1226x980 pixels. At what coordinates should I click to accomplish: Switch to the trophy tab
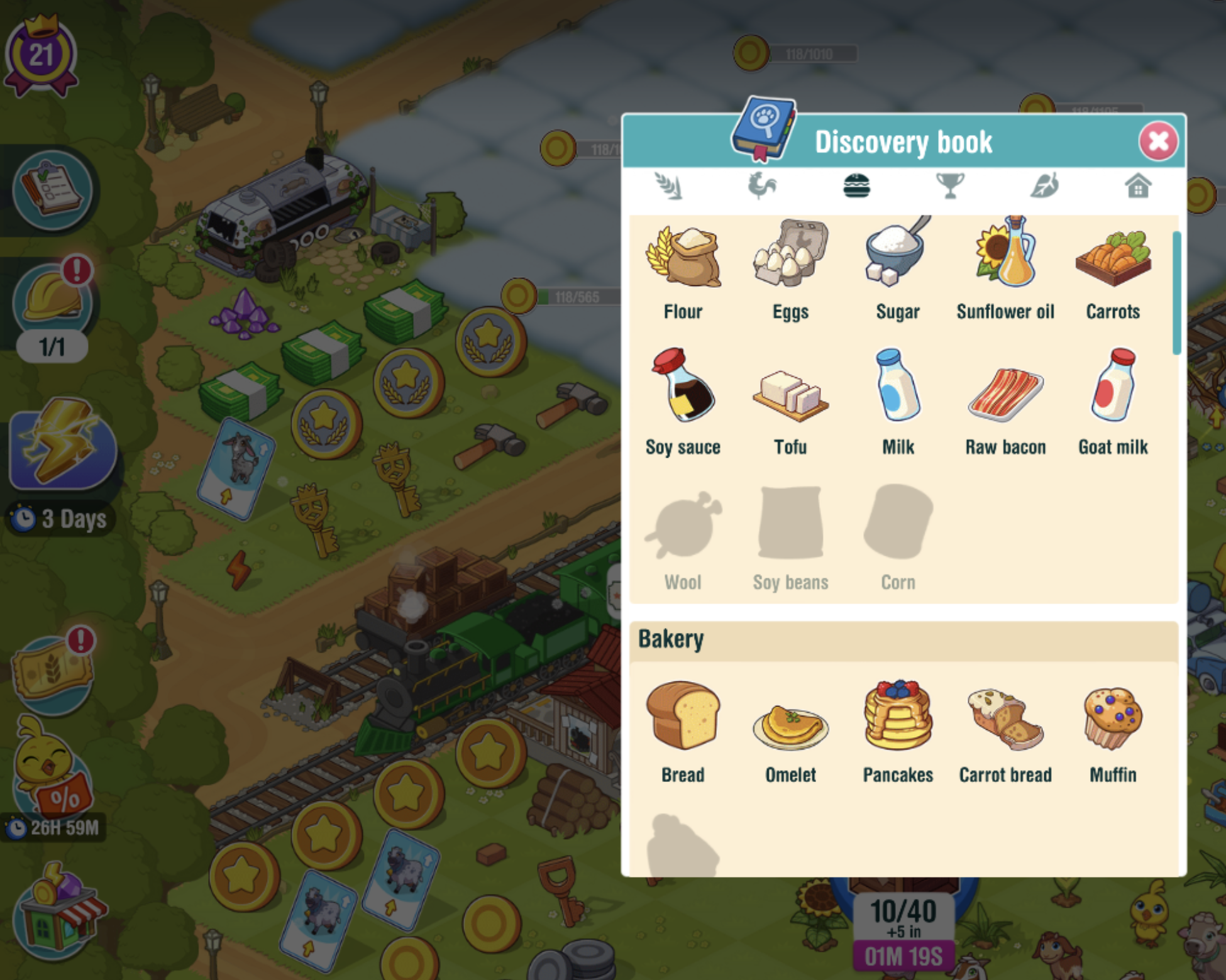(x=950, y=186)
